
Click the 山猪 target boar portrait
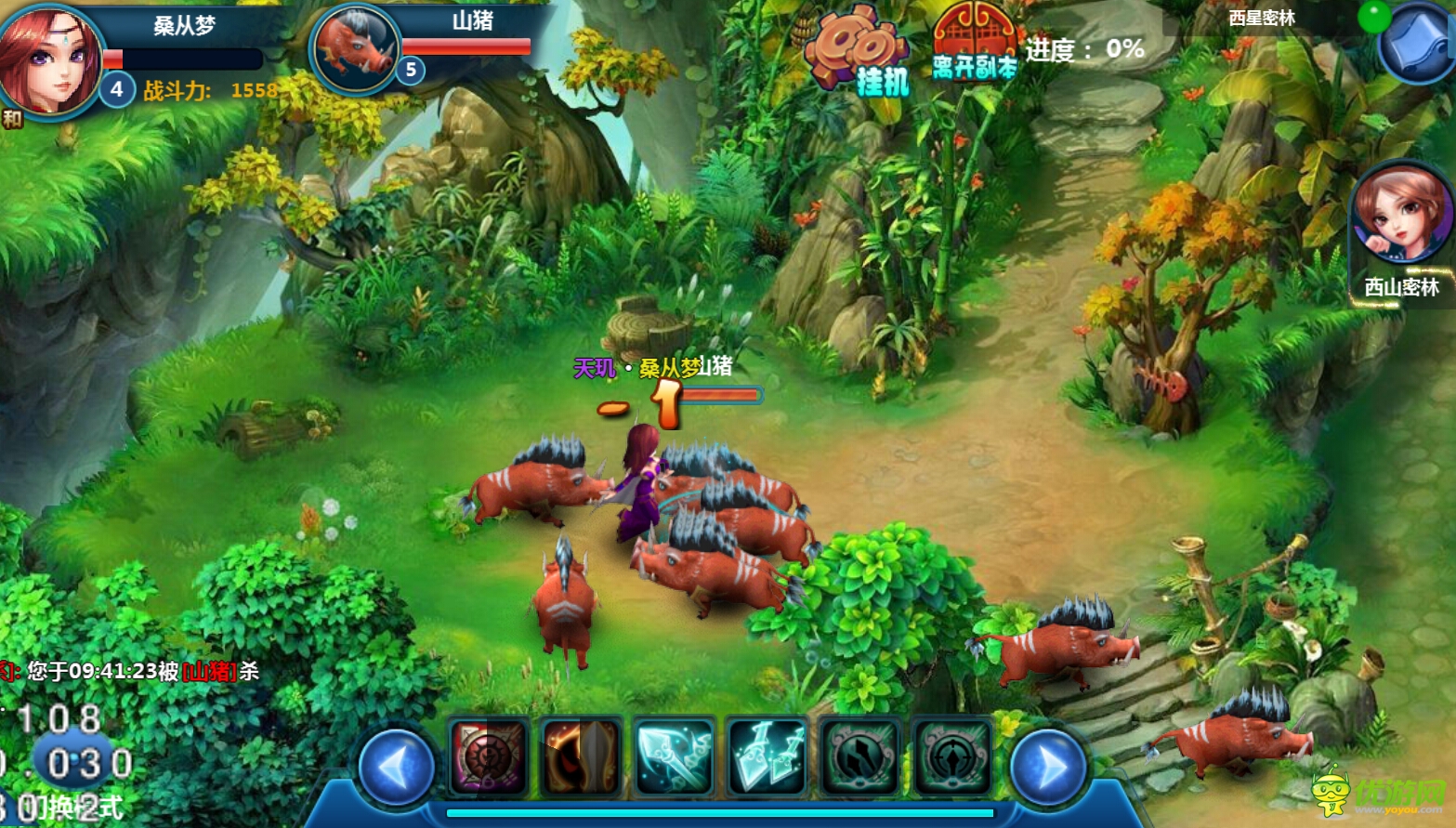(x=356, y=48)
